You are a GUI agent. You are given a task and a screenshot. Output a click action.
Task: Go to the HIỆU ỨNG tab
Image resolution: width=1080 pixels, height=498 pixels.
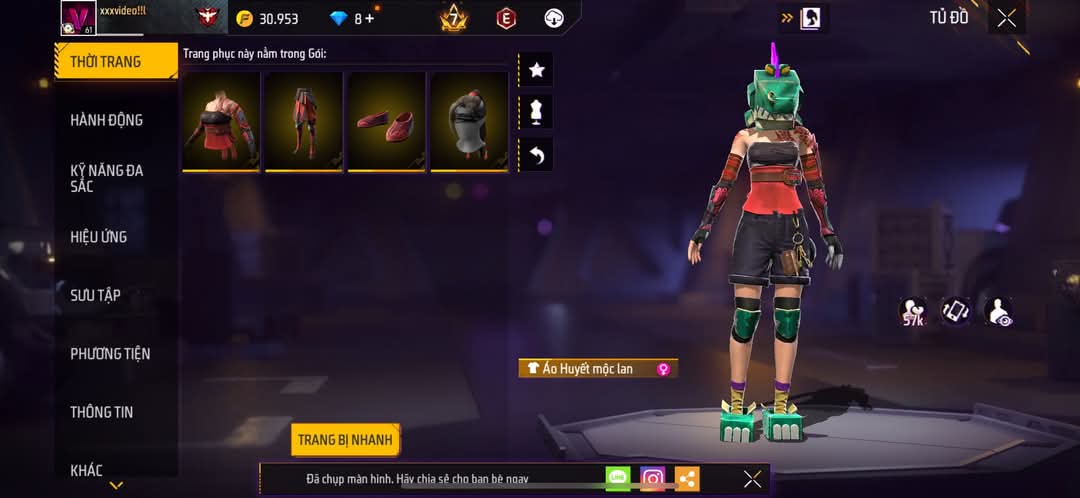click(x=99, y=237)
